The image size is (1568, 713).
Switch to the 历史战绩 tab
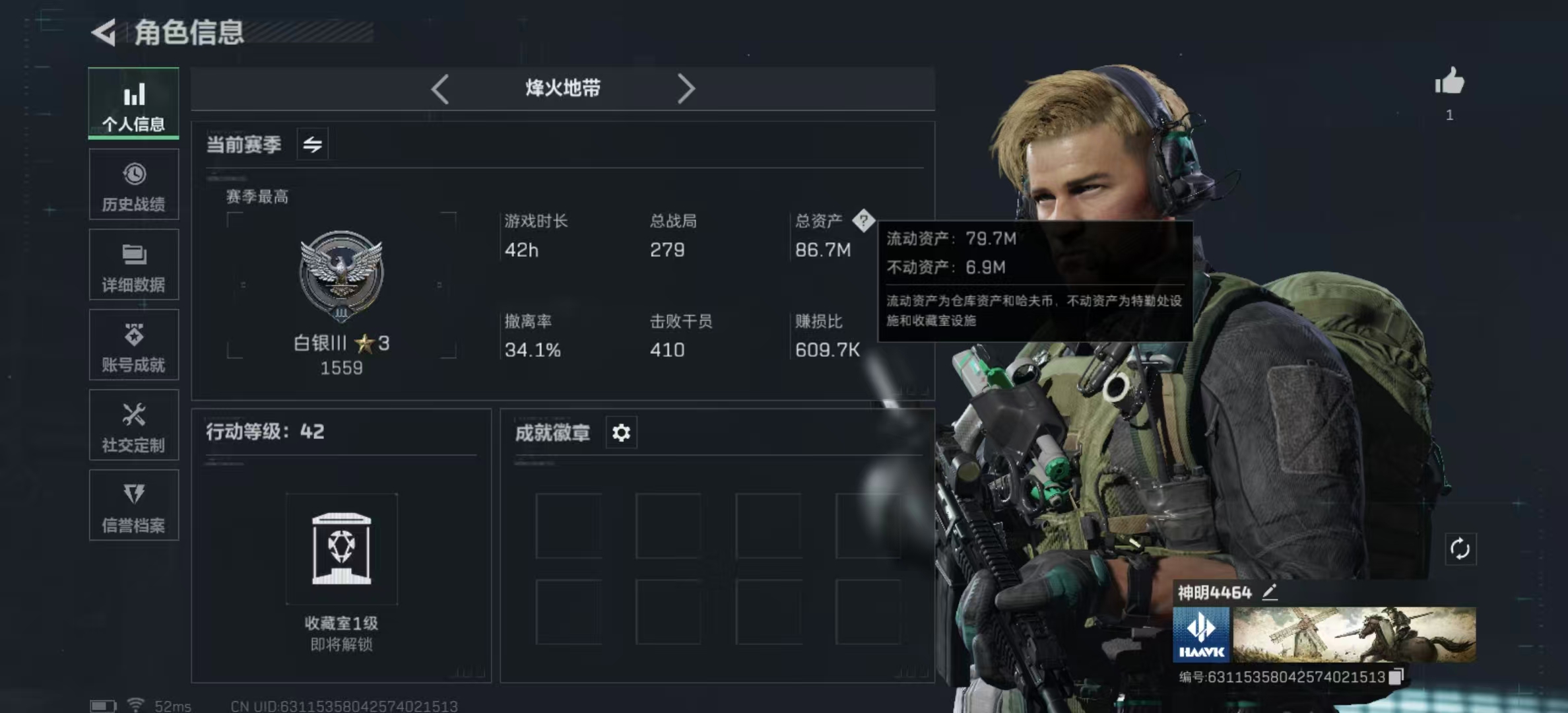coord(133,185)
